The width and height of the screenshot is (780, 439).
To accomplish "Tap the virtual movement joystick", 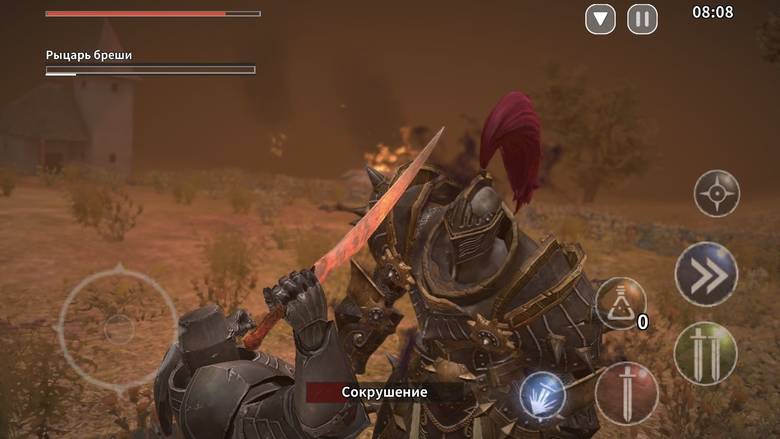I will click(118, 326).
